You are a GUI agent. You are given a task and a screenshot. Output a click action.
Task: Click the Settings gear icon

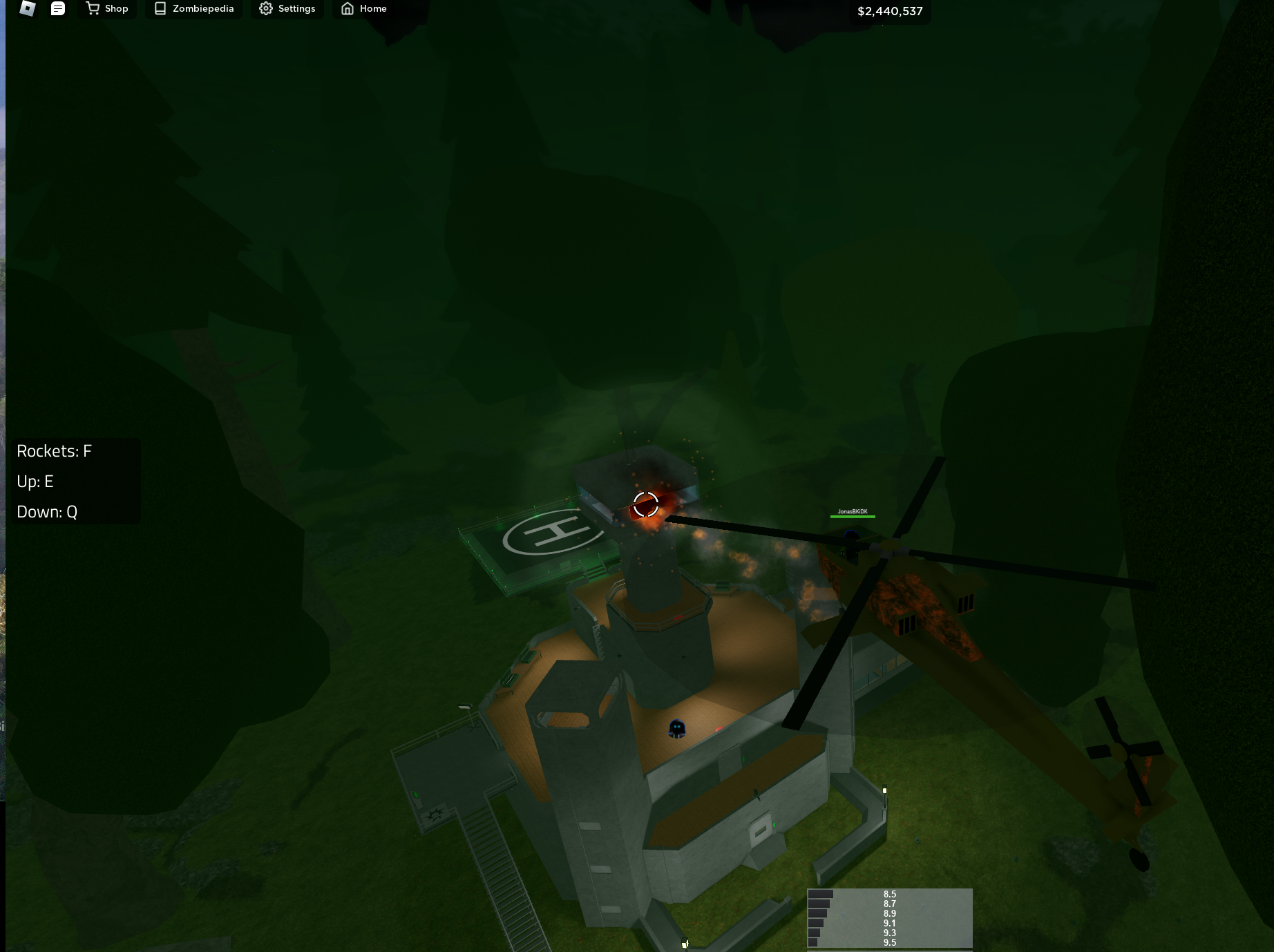[x=265, y=8]
